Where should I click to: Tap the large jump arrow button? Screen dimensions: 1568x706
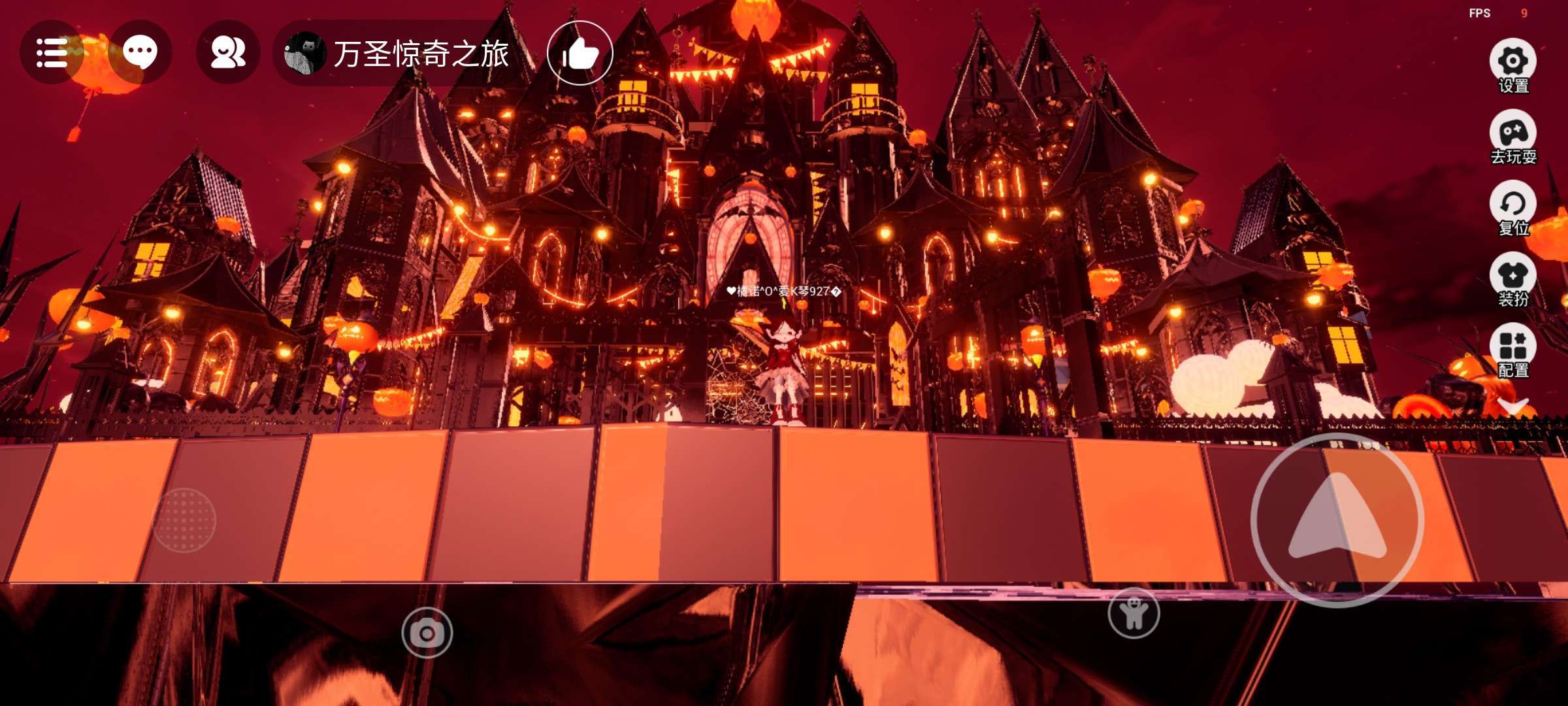pyautogui.click(x=1337, y=520)
